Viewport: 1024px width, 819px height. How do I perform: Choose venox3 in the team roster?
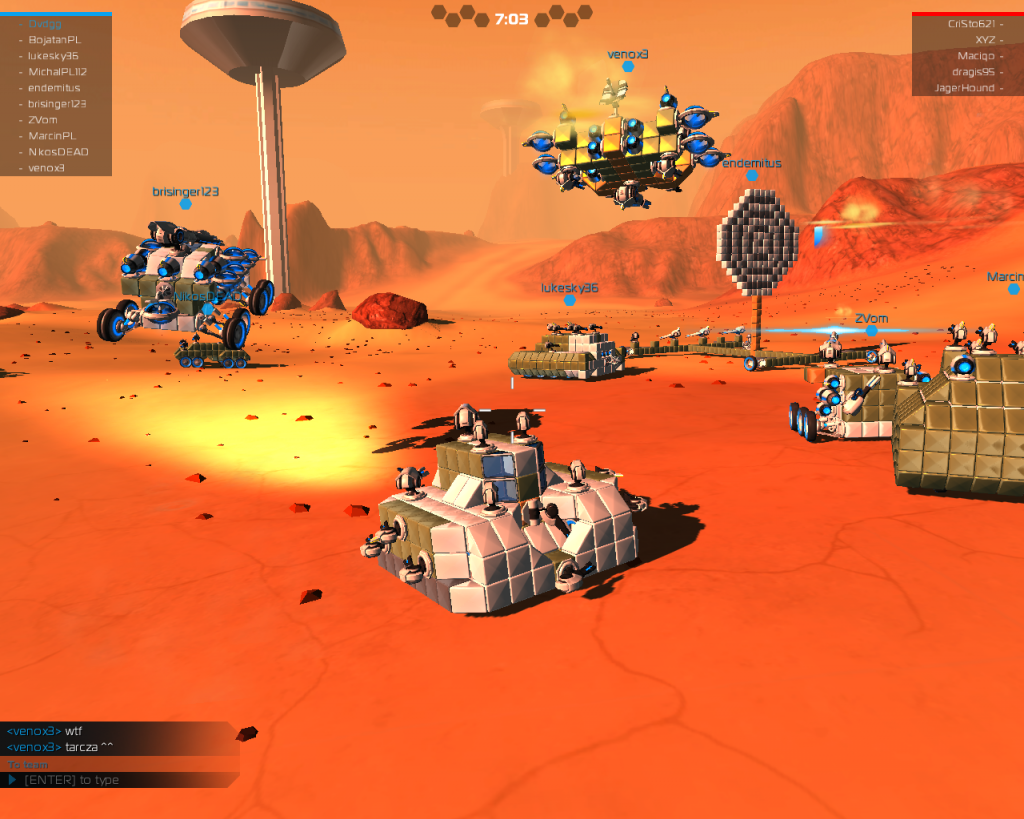click(46, 168)
